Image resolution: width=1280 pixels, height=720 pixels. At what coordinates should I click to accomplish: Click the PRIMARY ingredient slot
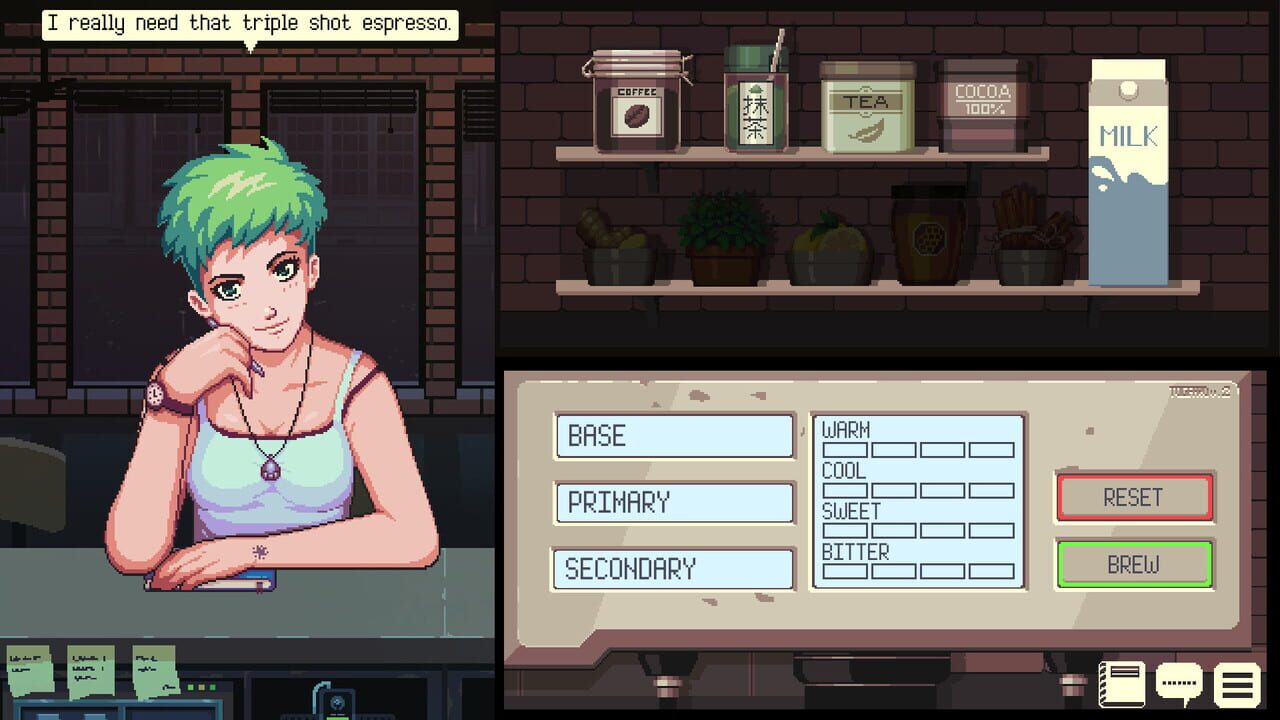pyautogui.click(x=673, y=503)
